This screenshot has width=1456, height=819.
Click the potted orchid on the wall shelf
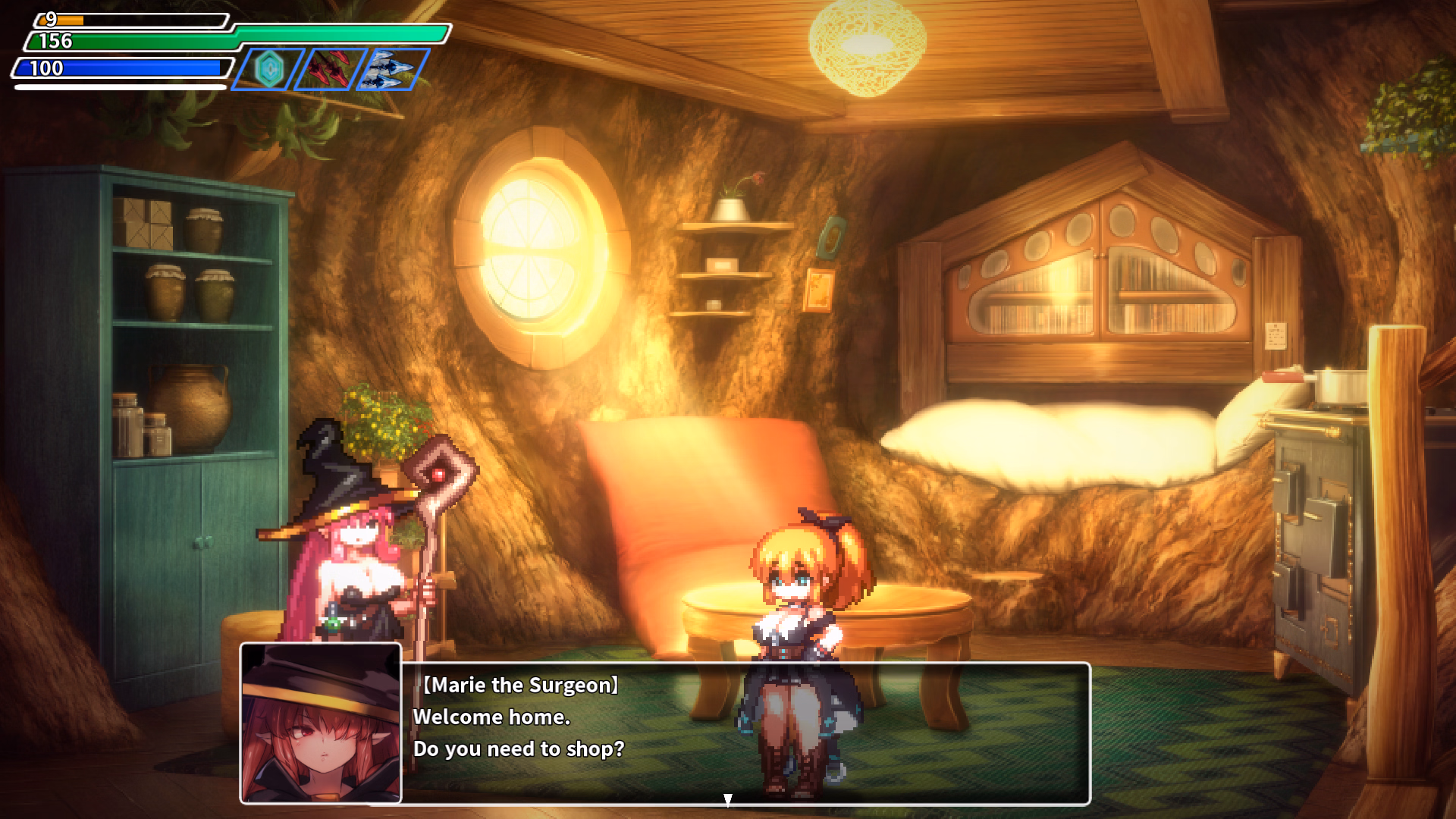point(730,205)
